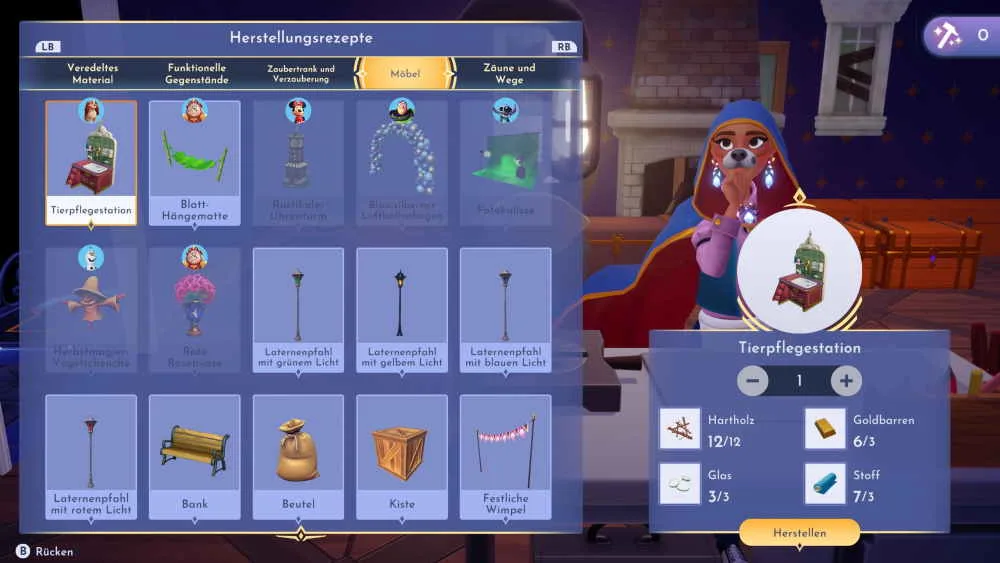Select the Zaubertrank und Verzauberung tab
Image resolution: width=1000 pixels, height=563 pixels.
[x=300, y=73]
